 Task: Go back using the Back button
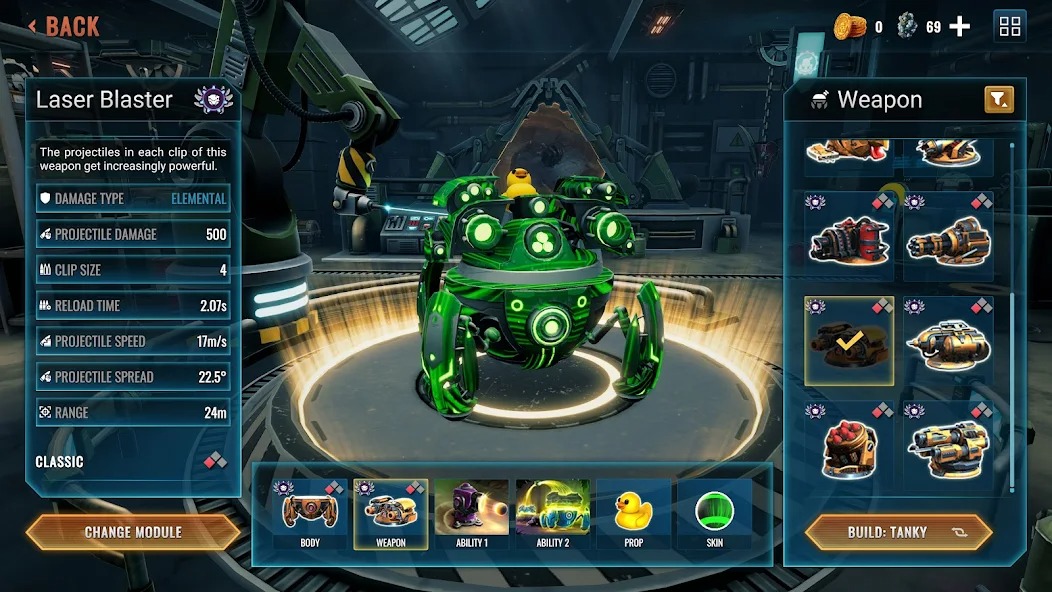tap(64, 26)
